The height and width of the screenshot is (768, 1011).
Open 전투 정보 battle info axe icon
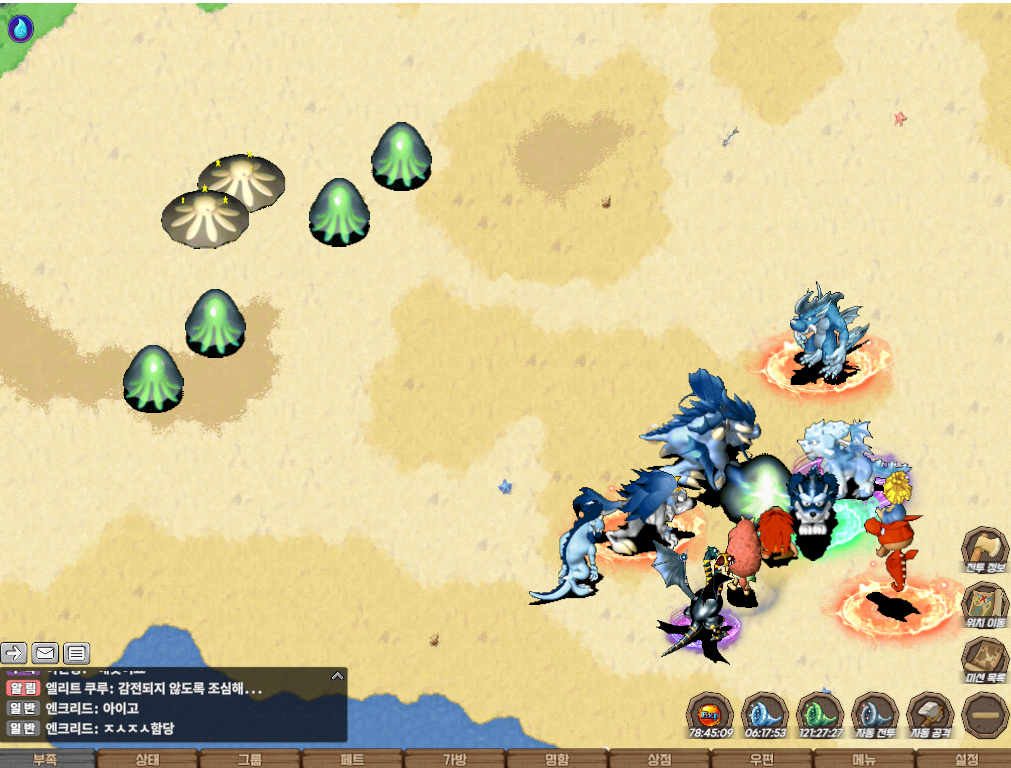984,549
